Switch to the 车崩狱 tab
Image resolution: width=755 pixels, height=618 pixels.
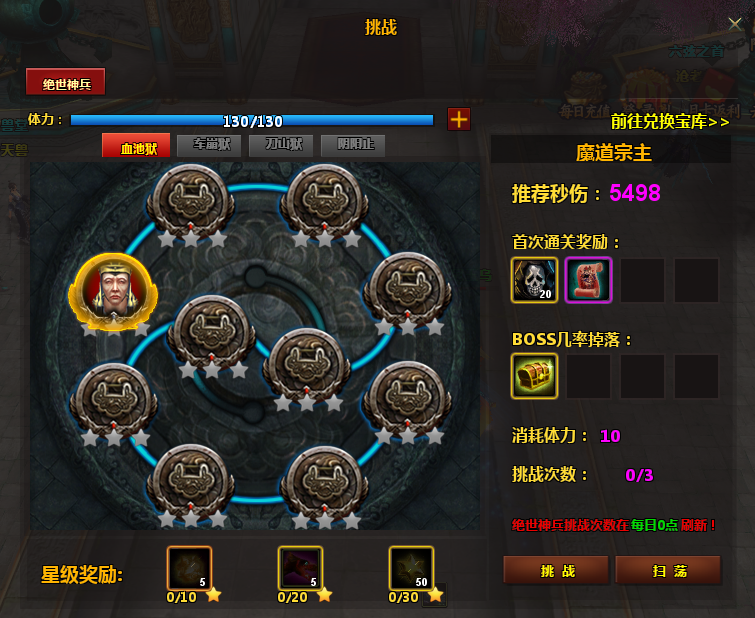coord(209,146)
